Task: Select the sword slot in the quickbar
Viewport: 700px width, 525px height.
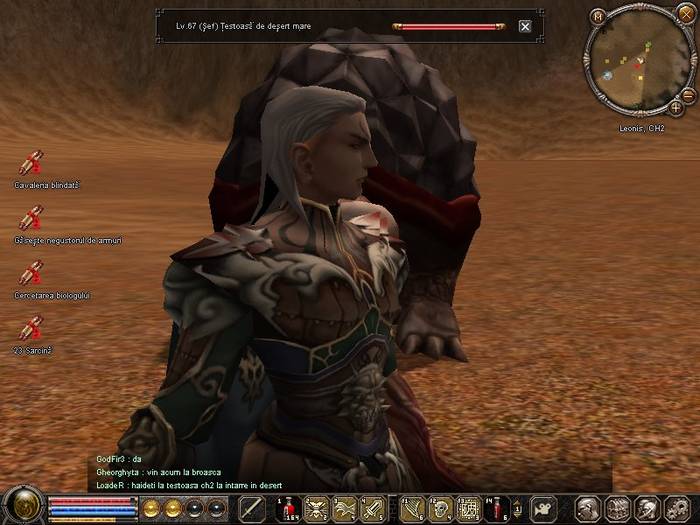Action: 251,508
